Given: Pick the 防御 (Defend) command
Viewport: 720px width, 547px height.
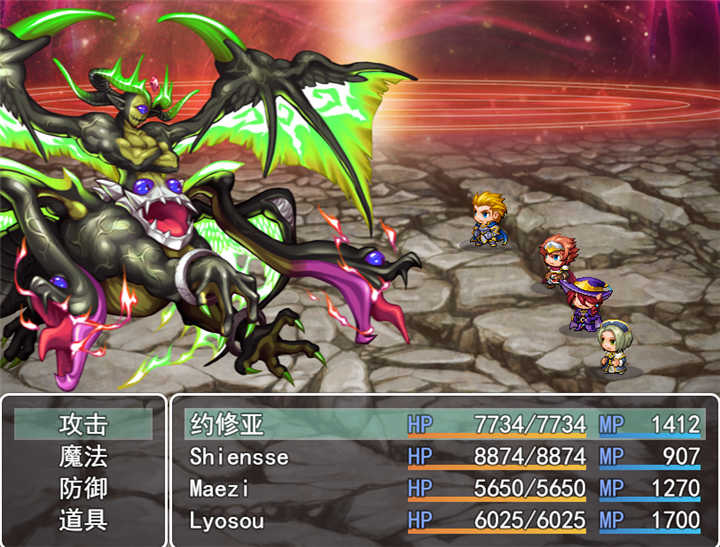Looking at the screenshot, I should pos(83,489).
